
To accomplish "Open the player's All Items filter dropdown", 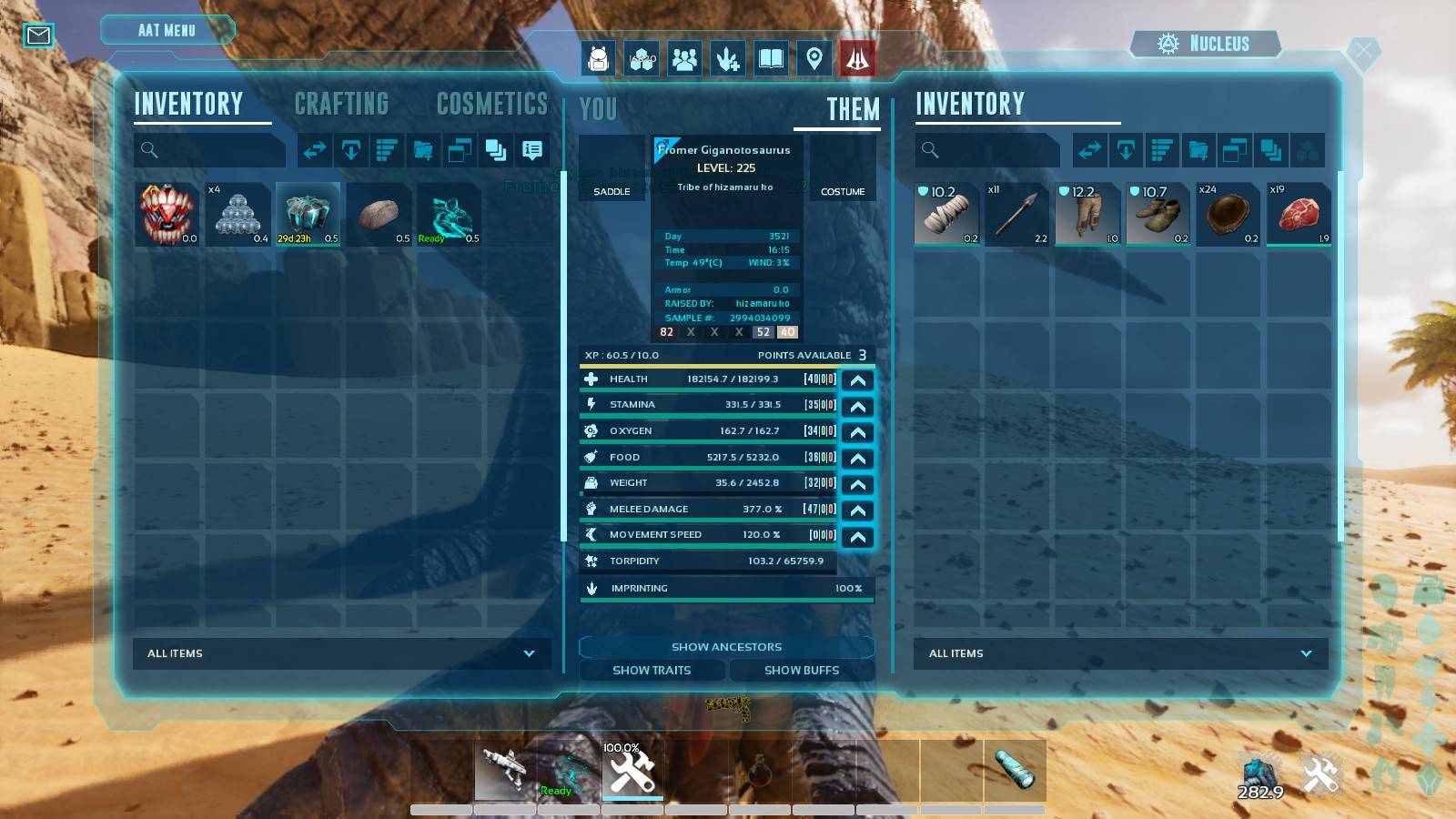I will 341,653.
